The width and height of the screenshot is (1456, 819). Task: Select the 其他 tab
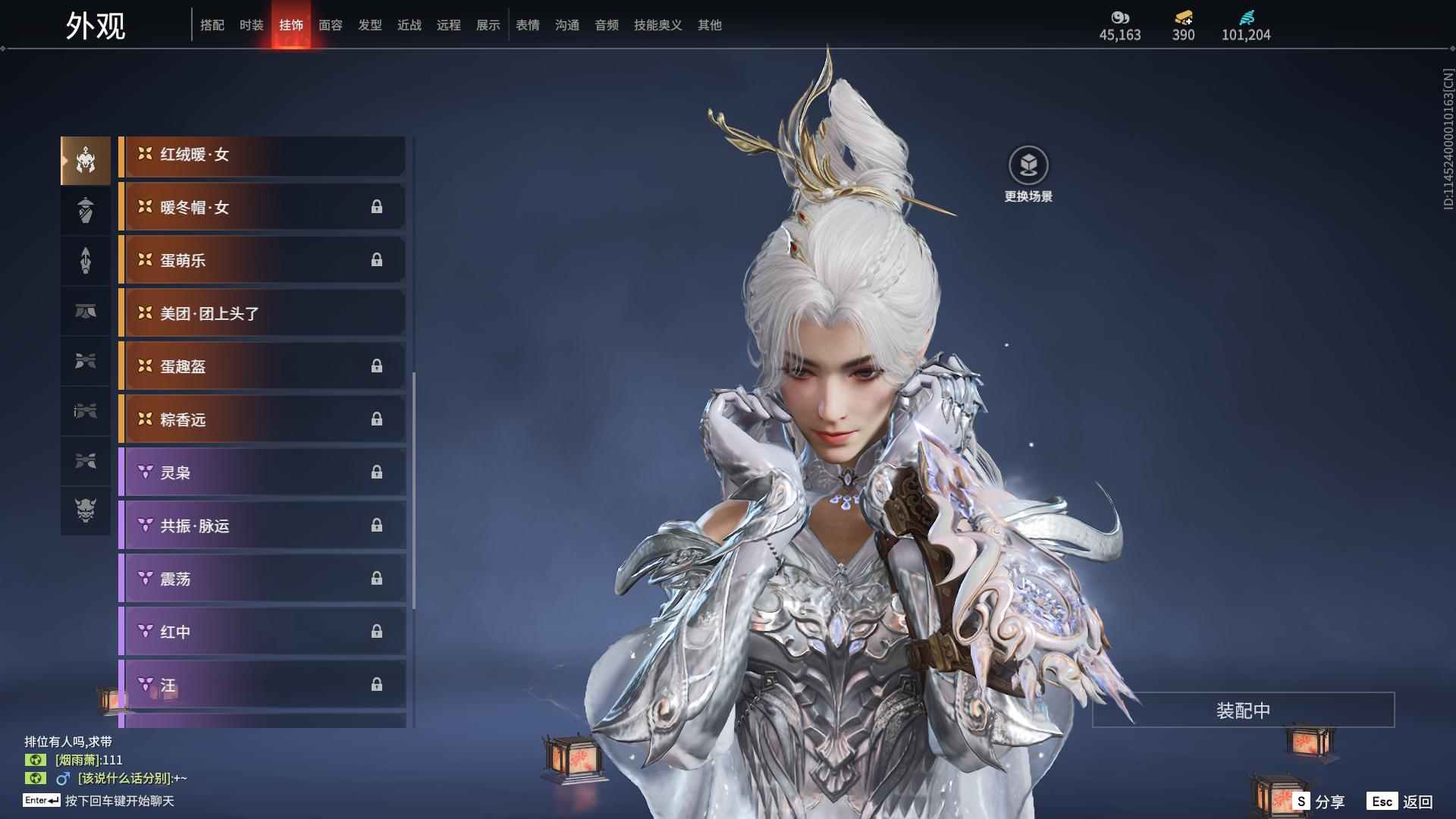click(709, 25)
